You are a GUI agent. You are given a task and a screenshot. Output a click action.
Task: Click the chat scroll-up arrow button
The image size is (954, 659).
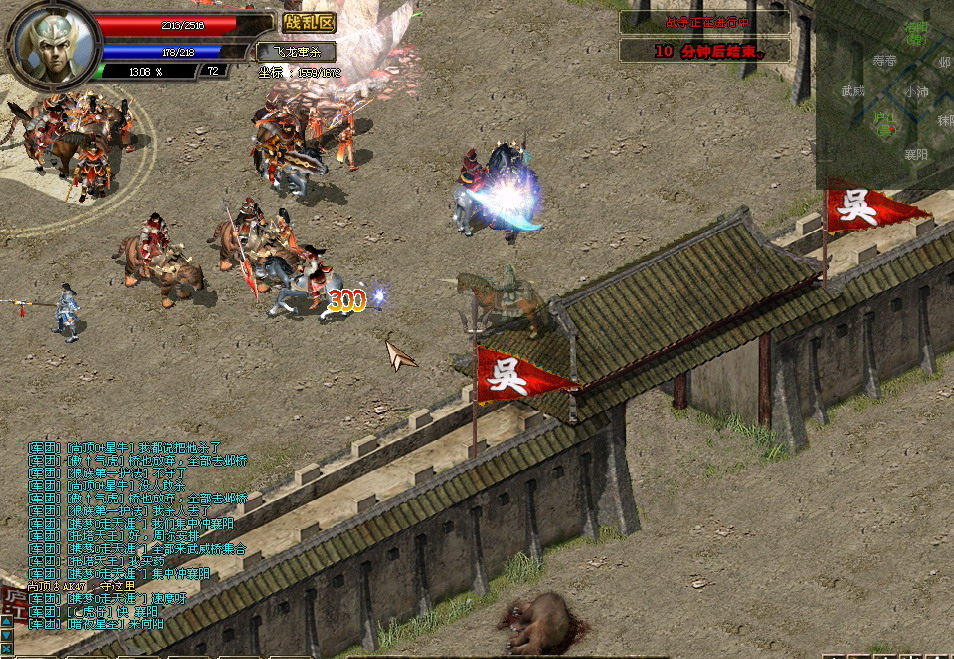pos(6,622)
